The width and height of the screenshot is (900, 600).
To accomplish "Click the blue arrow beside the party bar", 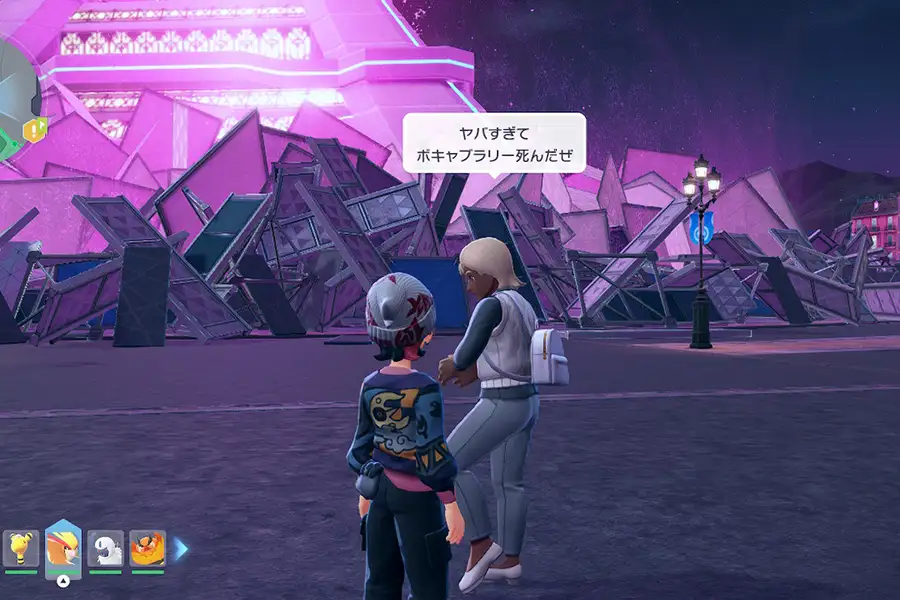I will (x=181, y=548).
